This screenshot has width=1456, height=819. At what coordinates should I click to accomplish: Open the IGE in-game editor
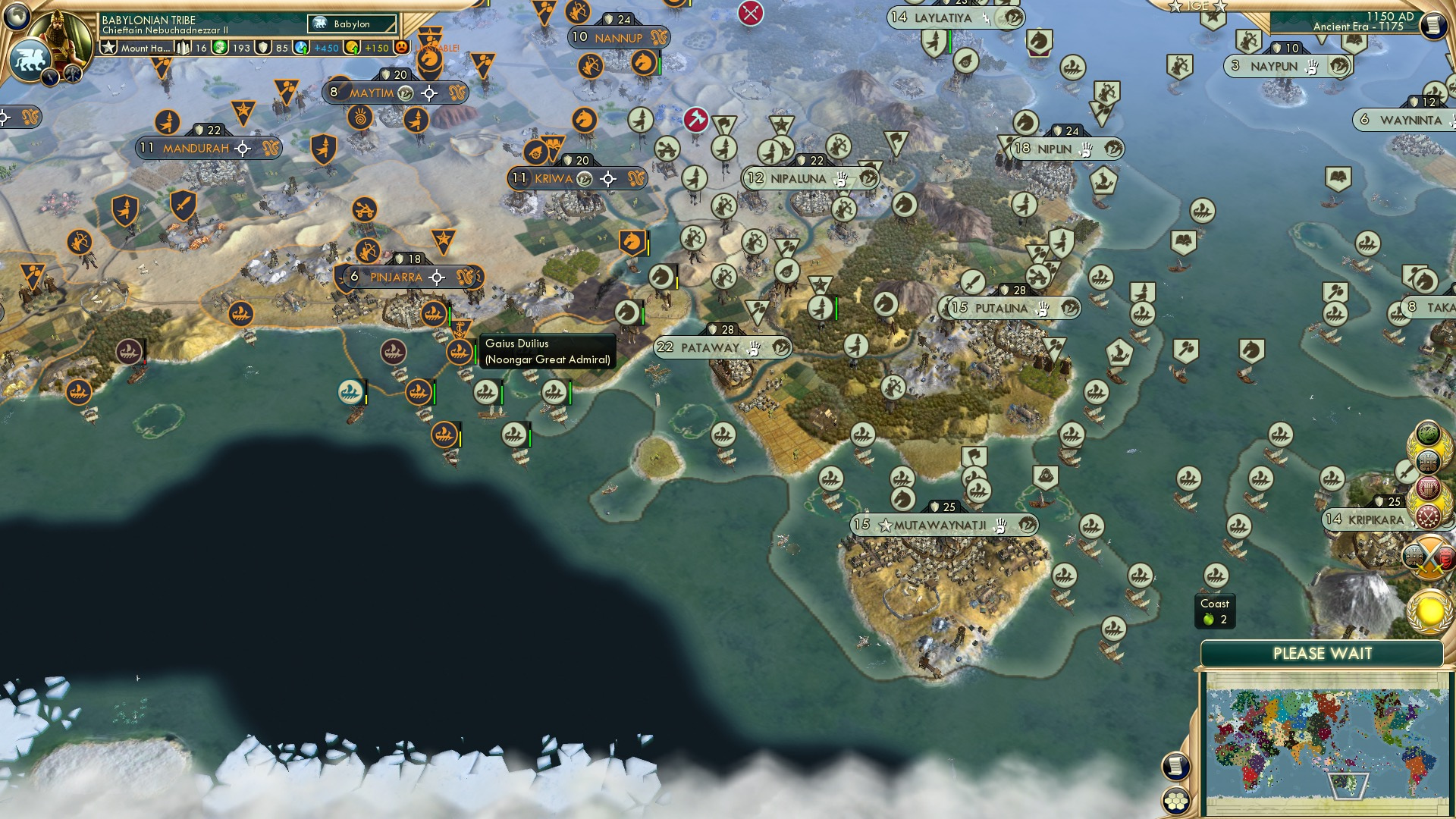click(x=1196, y=6)
